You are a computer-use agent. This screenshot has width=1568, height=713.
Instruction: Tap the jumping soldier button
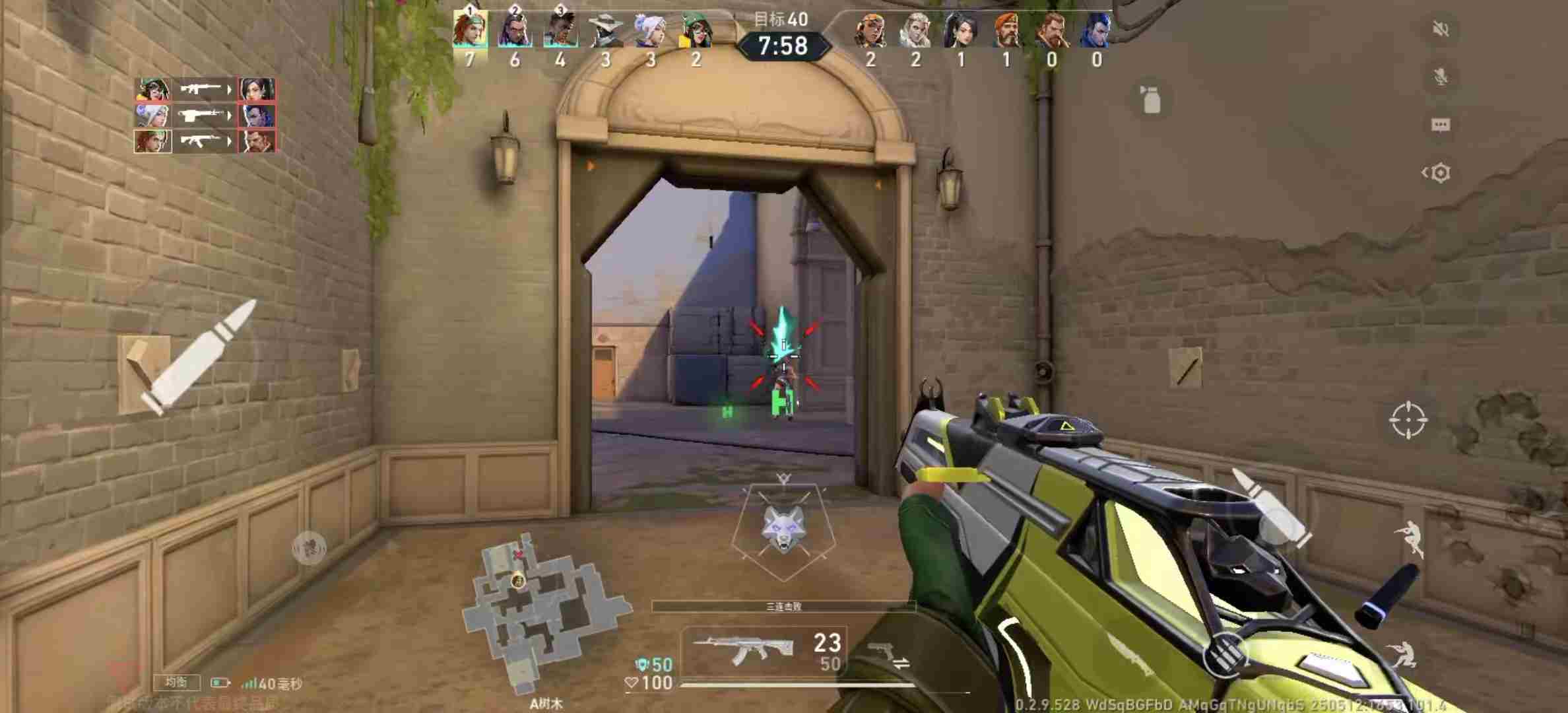1410,538
